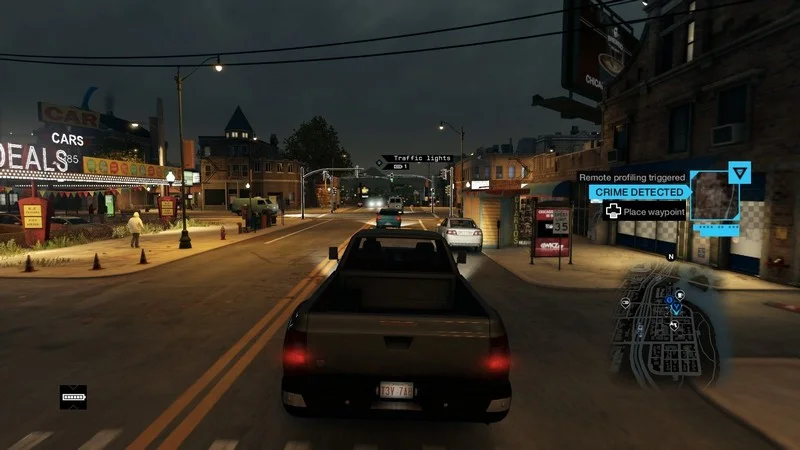
Task: Activate the Traffic lights hack prompt
Action: [421, 159]
